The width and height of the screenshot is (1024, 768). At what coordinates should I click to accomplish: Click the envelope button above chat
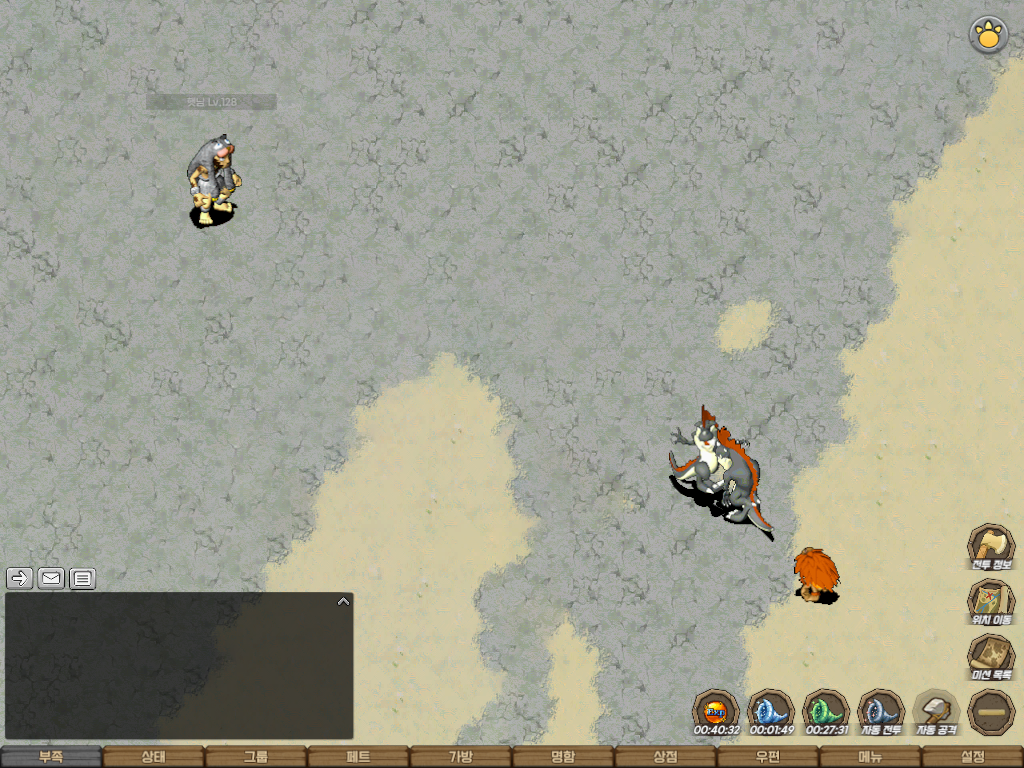[x=51, y=577]
